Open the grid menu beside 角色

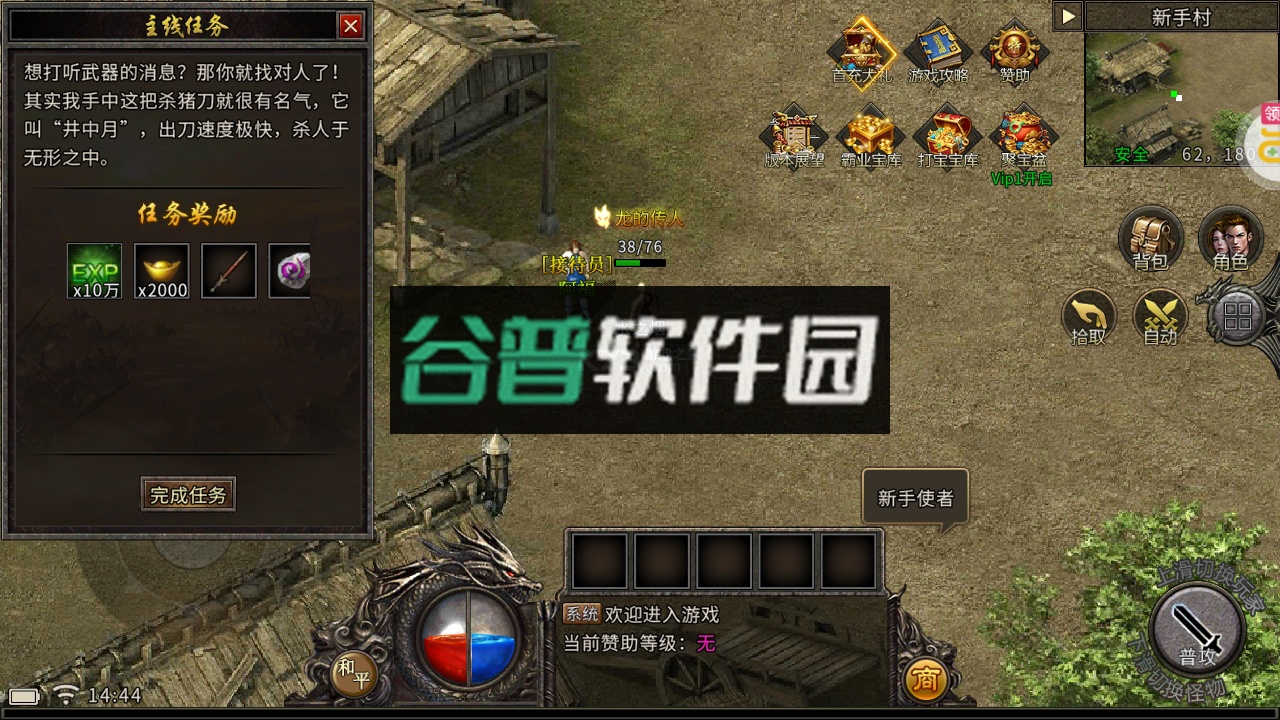(x=1240, y=315)
